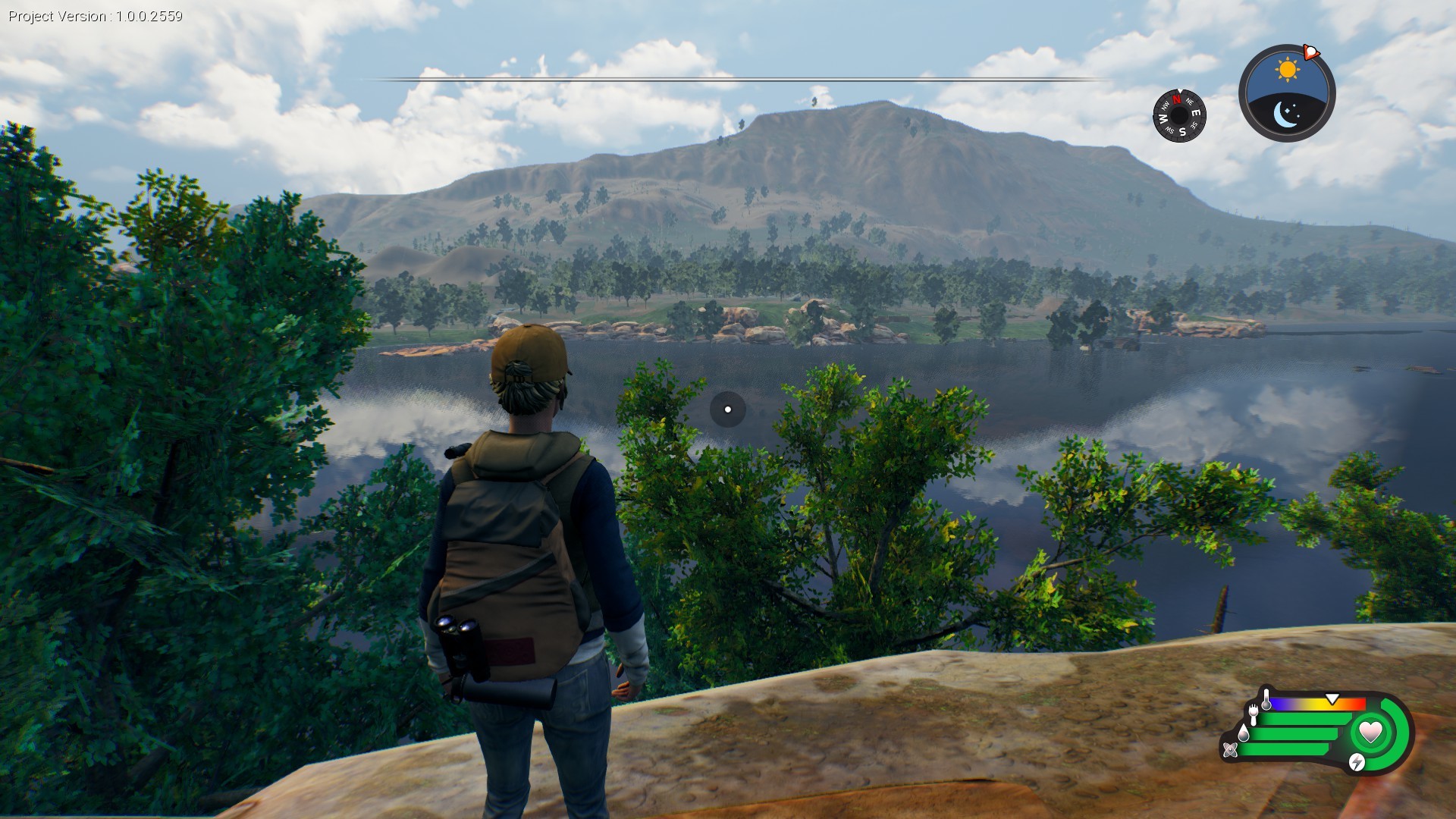Click the thermometer temperature icon
Screen dimensions: 1456x819
[x=1266, y=699]
